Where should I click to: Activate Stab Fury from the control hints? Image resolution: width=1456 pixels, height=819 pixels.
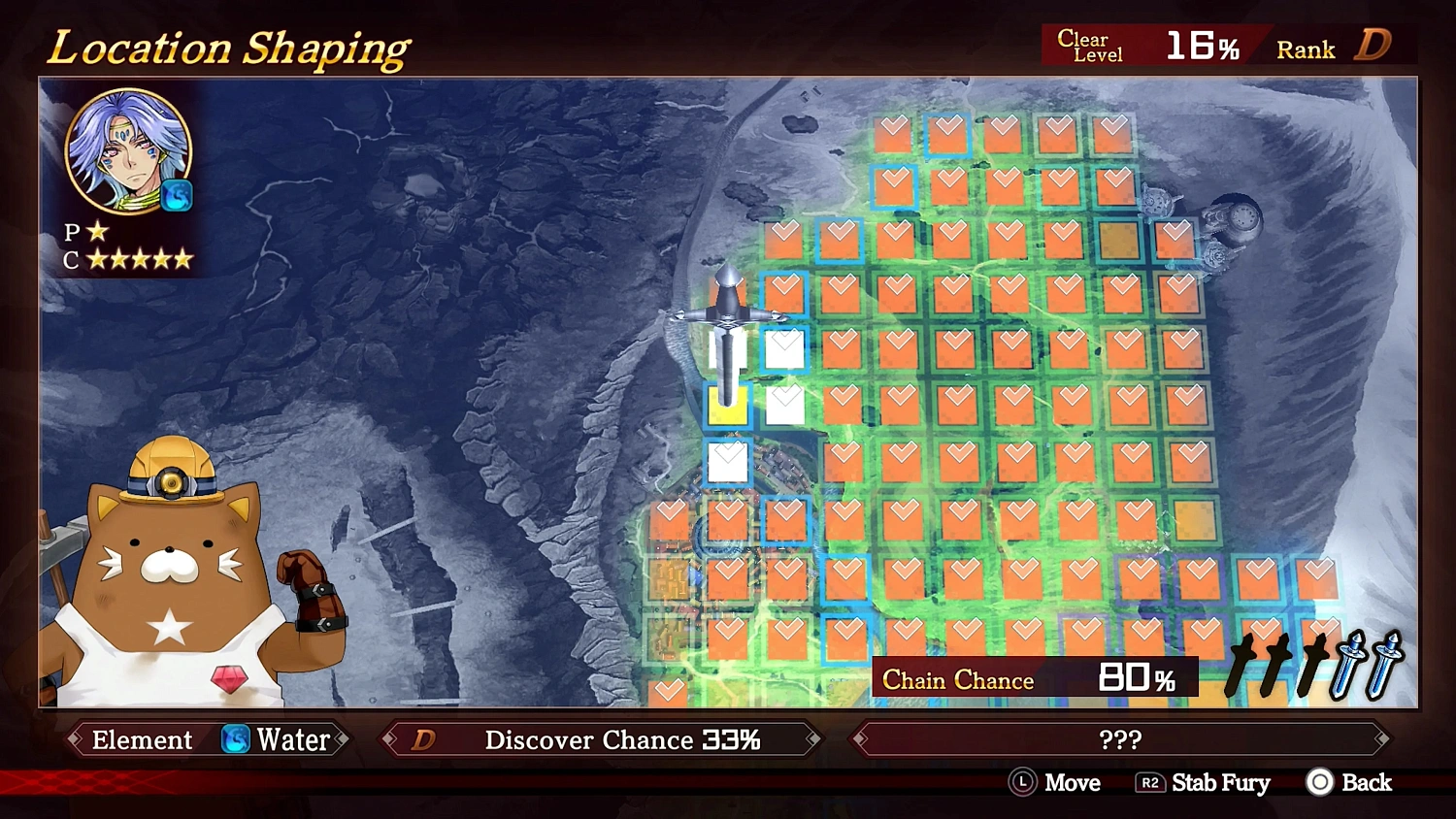(1220, 783)
